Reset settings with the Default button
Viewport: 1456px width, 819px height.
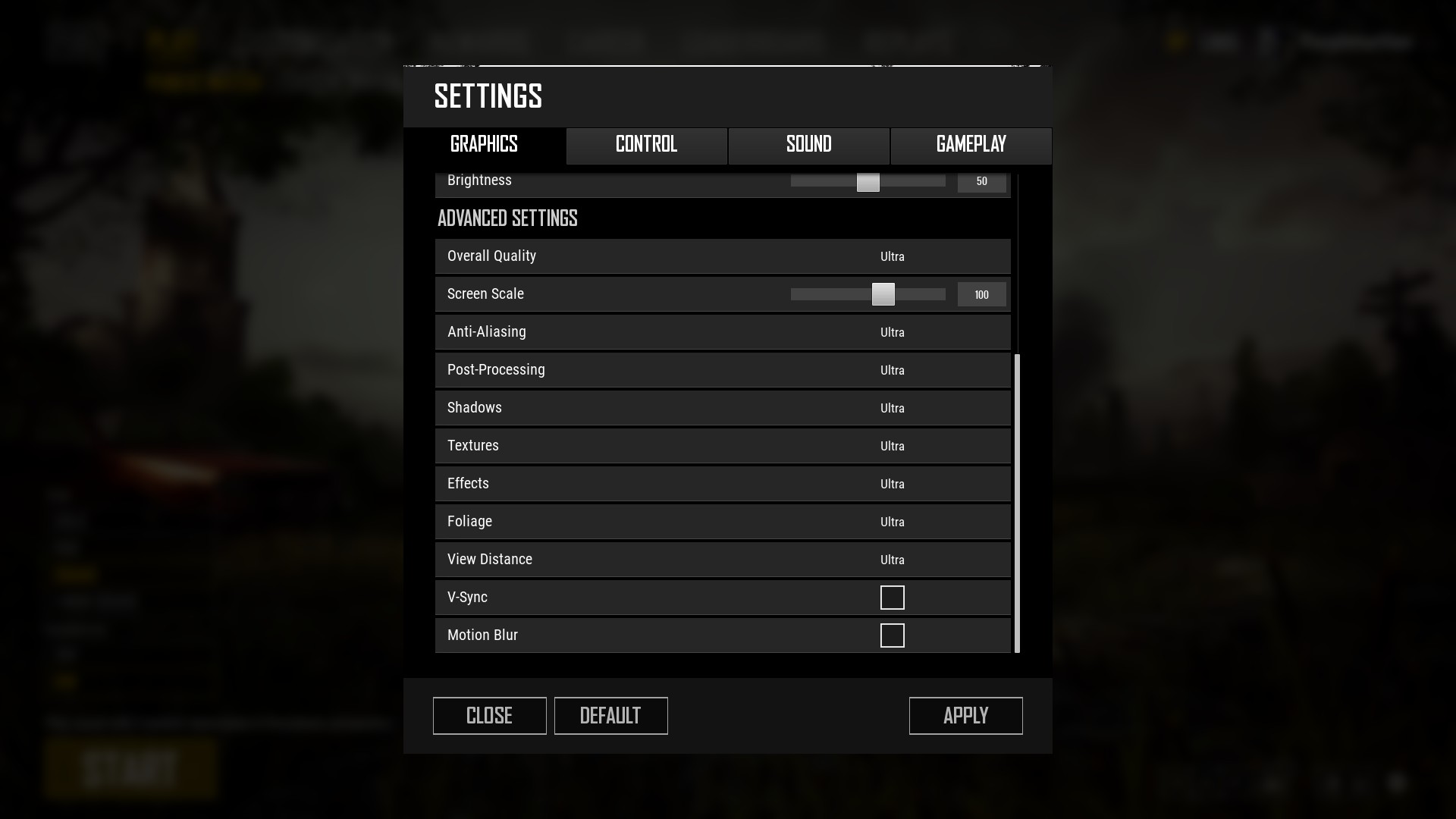pyautogui.click(x=610, y=716)
